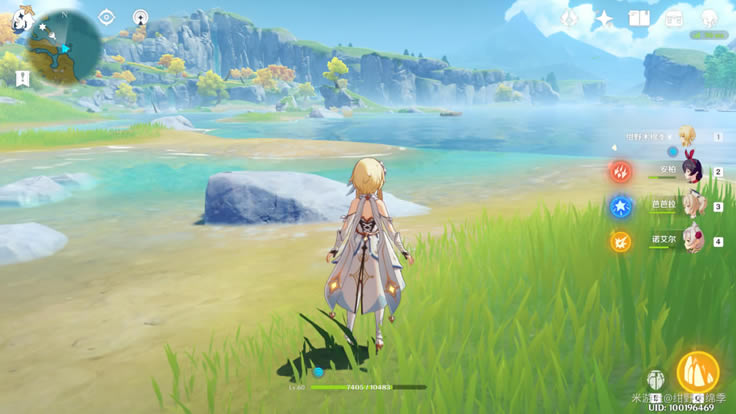Viewport: 736px width, 414px height.
Task: Click the elemental sight icon beside the minimap
Action: coord(140,17)
